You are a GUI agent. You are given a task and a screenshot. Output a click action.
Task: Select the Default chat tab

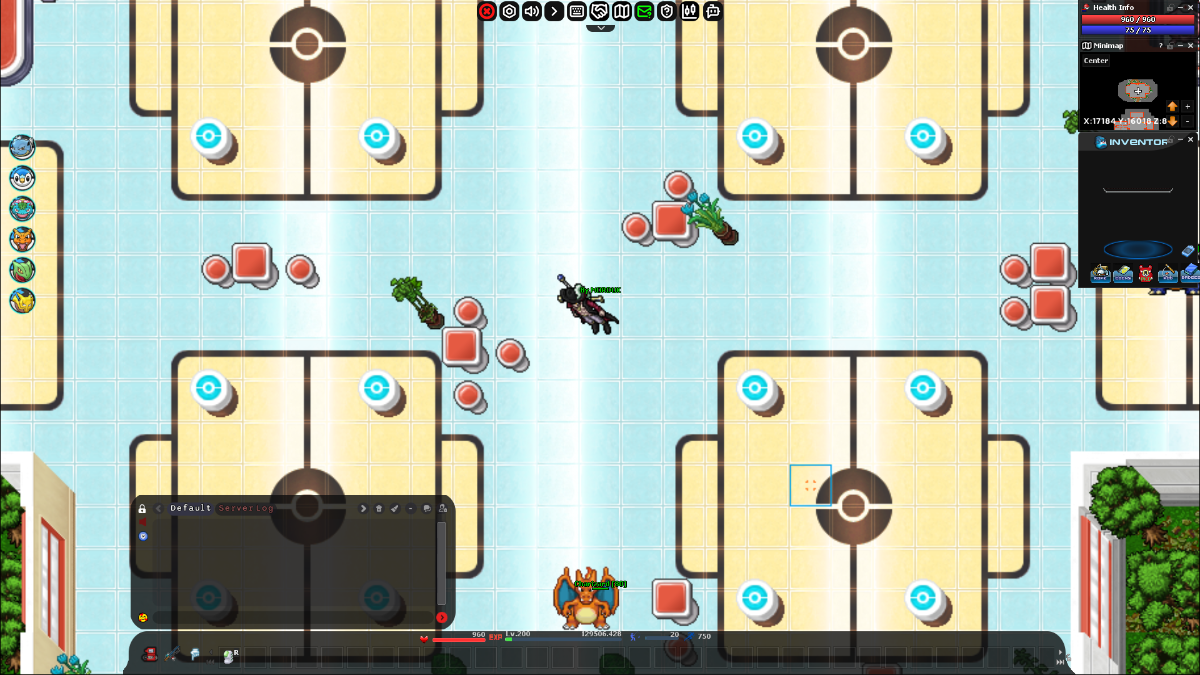pyautogui.click(x=190, y=508)
